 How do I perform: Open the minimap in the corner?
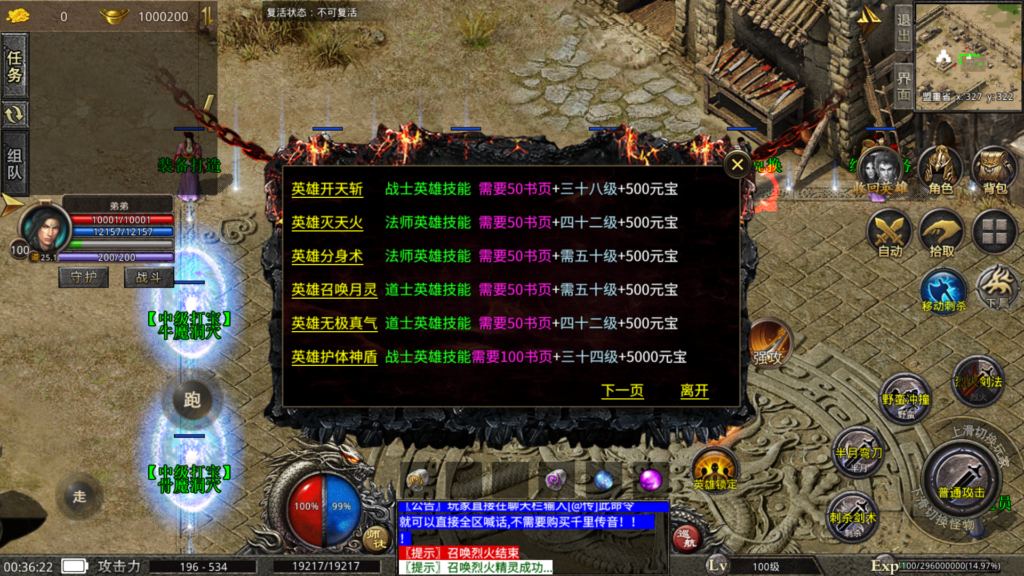click(965, 48)
